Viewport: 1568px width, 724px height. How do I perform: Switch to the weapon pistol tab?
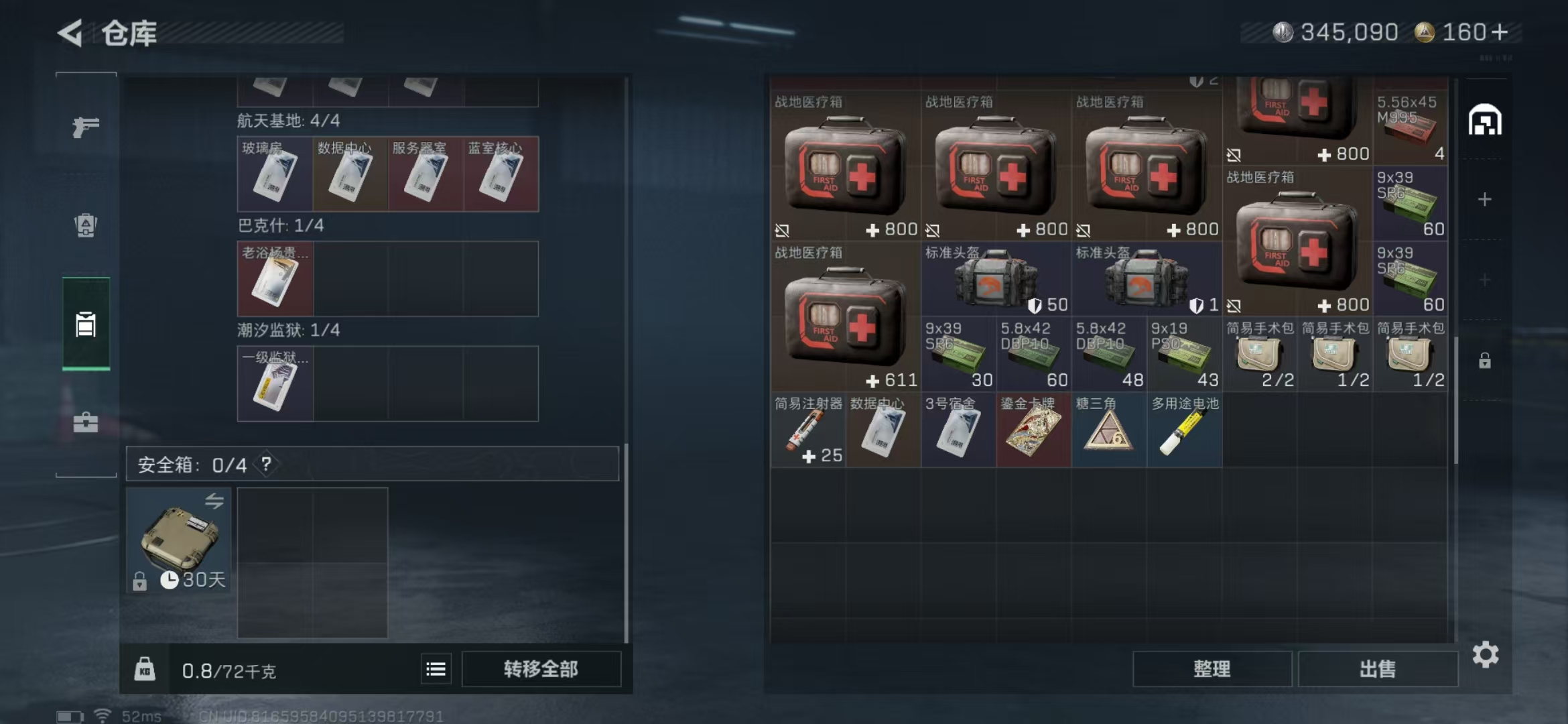point(86,127)
